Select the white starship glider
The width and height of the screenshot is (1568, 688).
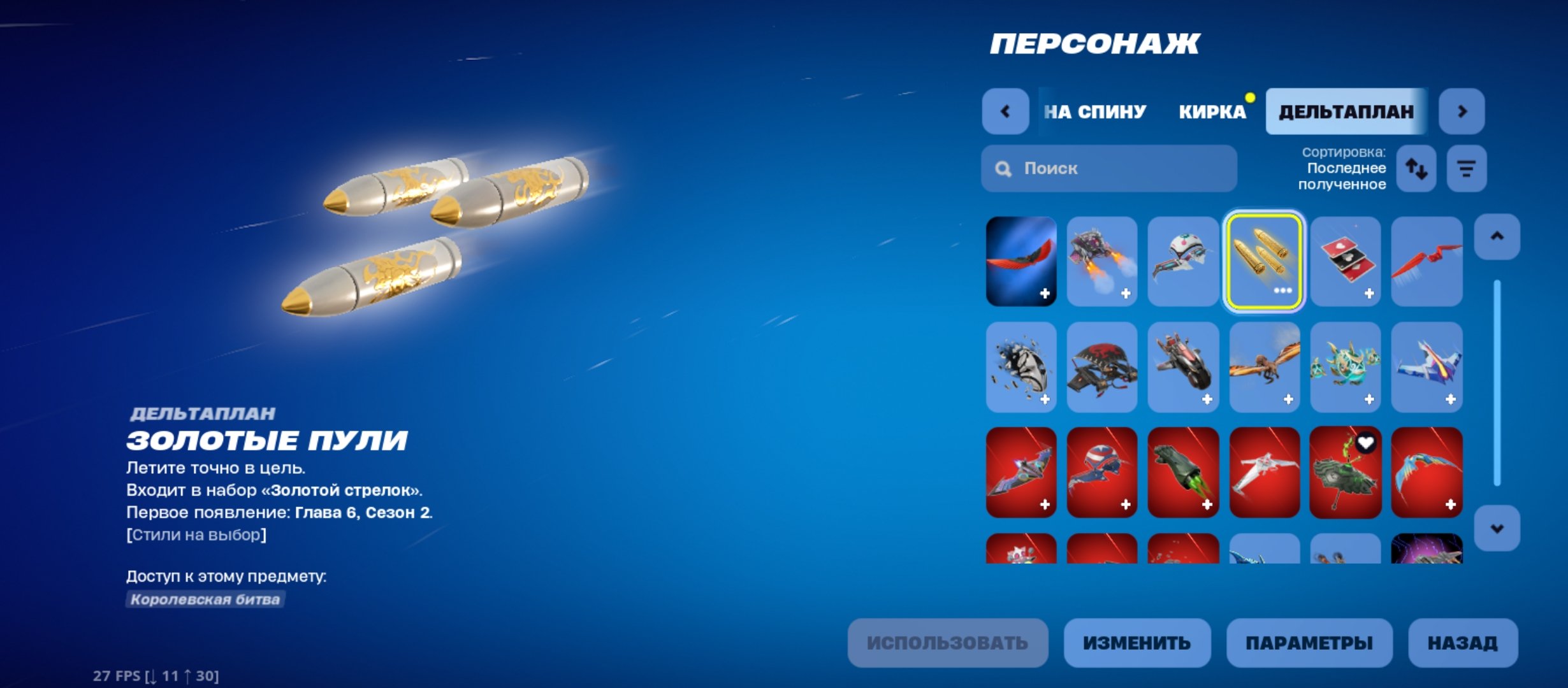[x=1265, y=475]
